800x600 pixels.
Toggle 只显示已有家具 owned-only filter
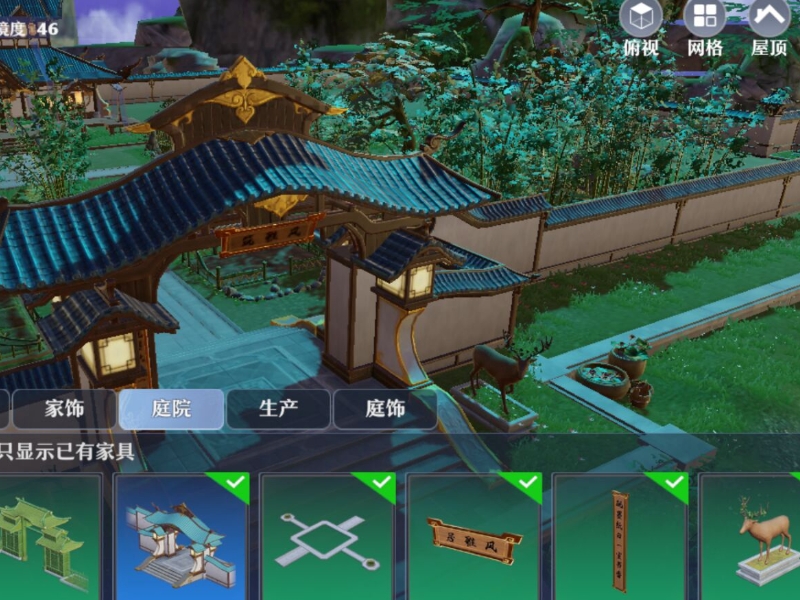pyautogui.click(x=67, y=451)
